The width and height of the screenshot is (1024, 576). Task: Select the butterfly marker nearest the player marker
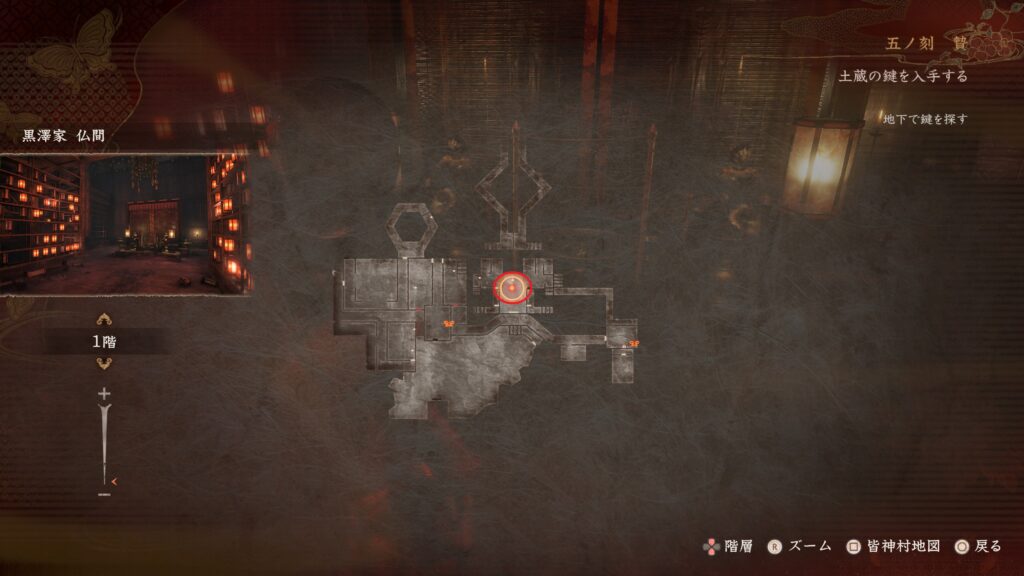coord(449,323)
